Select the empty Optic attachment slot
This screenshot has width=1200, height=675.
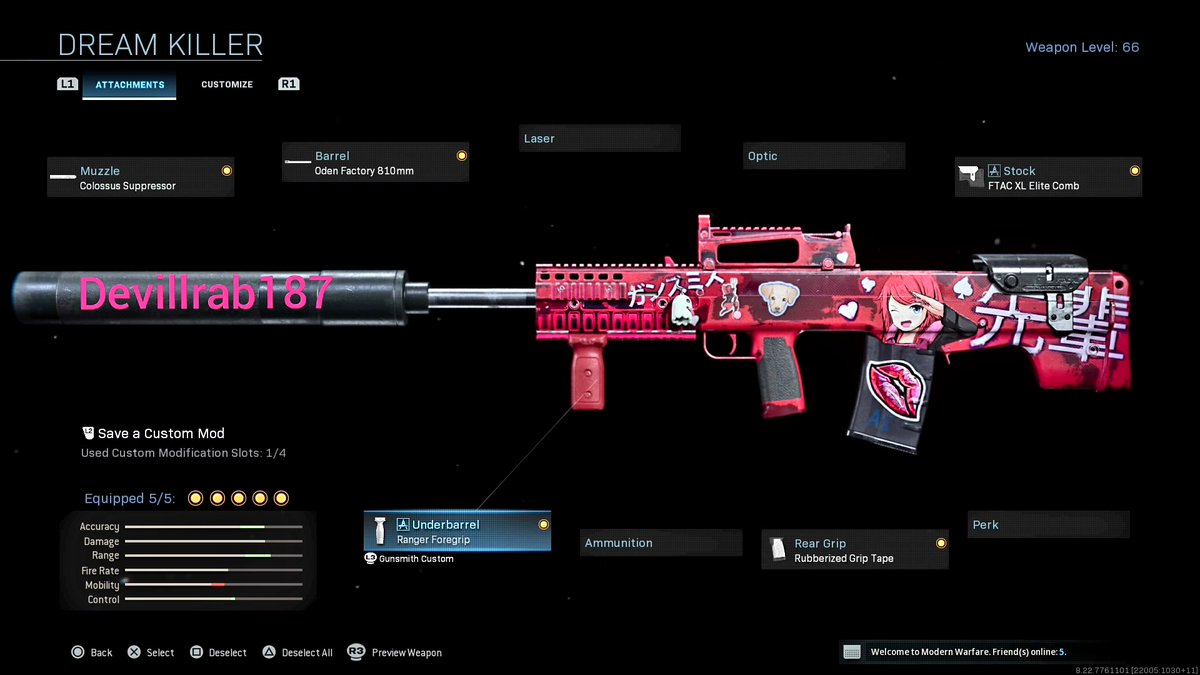coord(824,156)
